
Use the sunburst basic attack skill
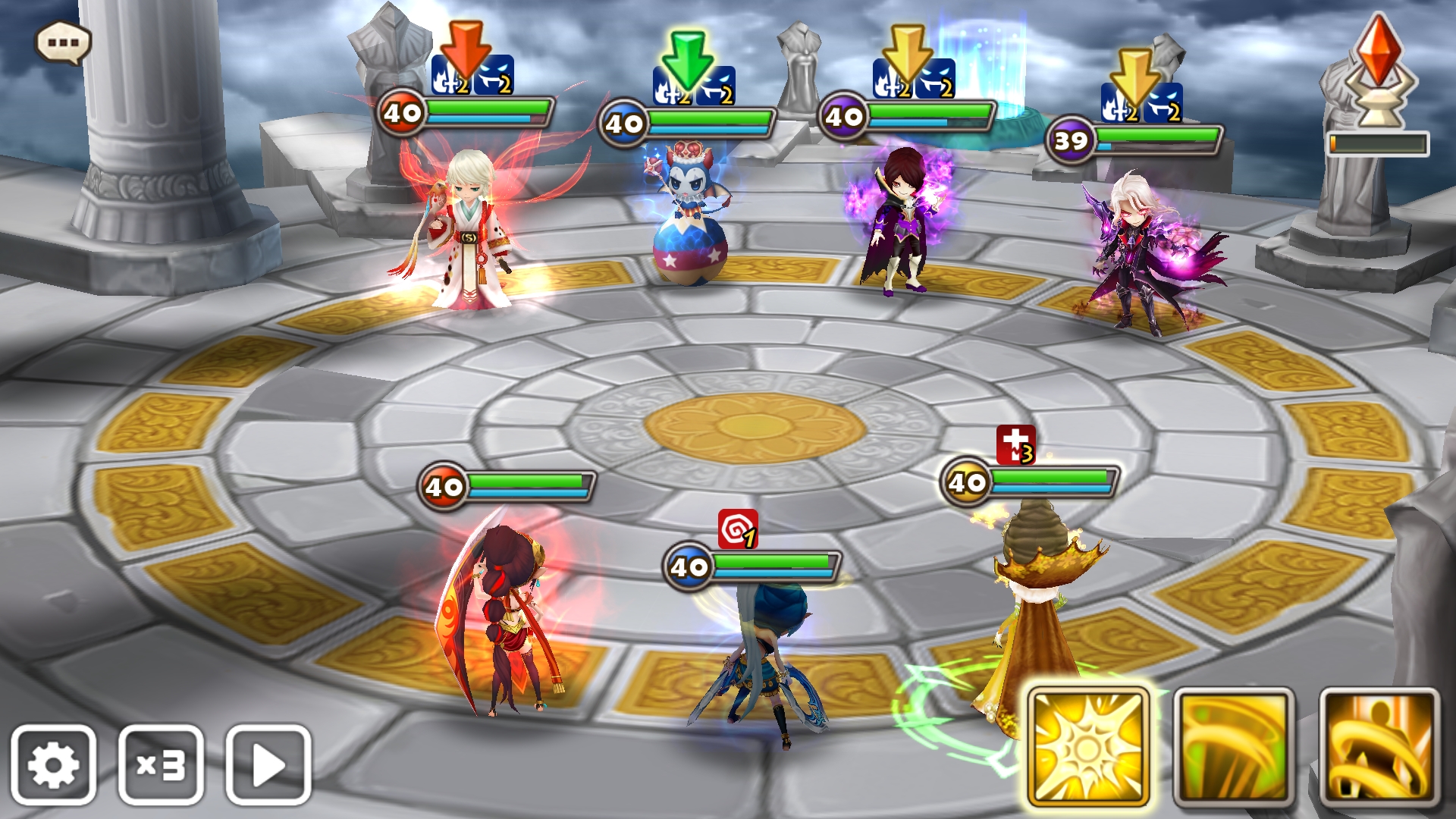click(x=1088, y=747)
